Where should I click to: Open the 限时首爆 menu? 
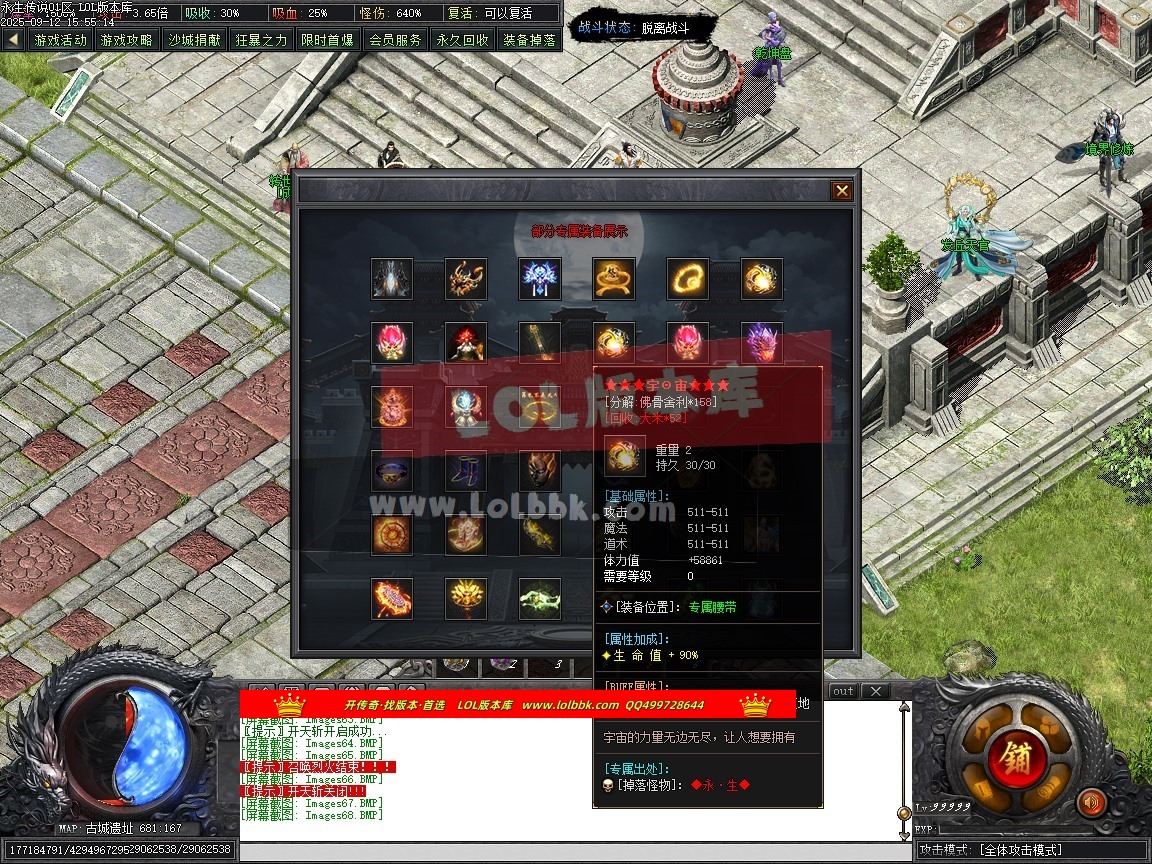tap(327, 40)
